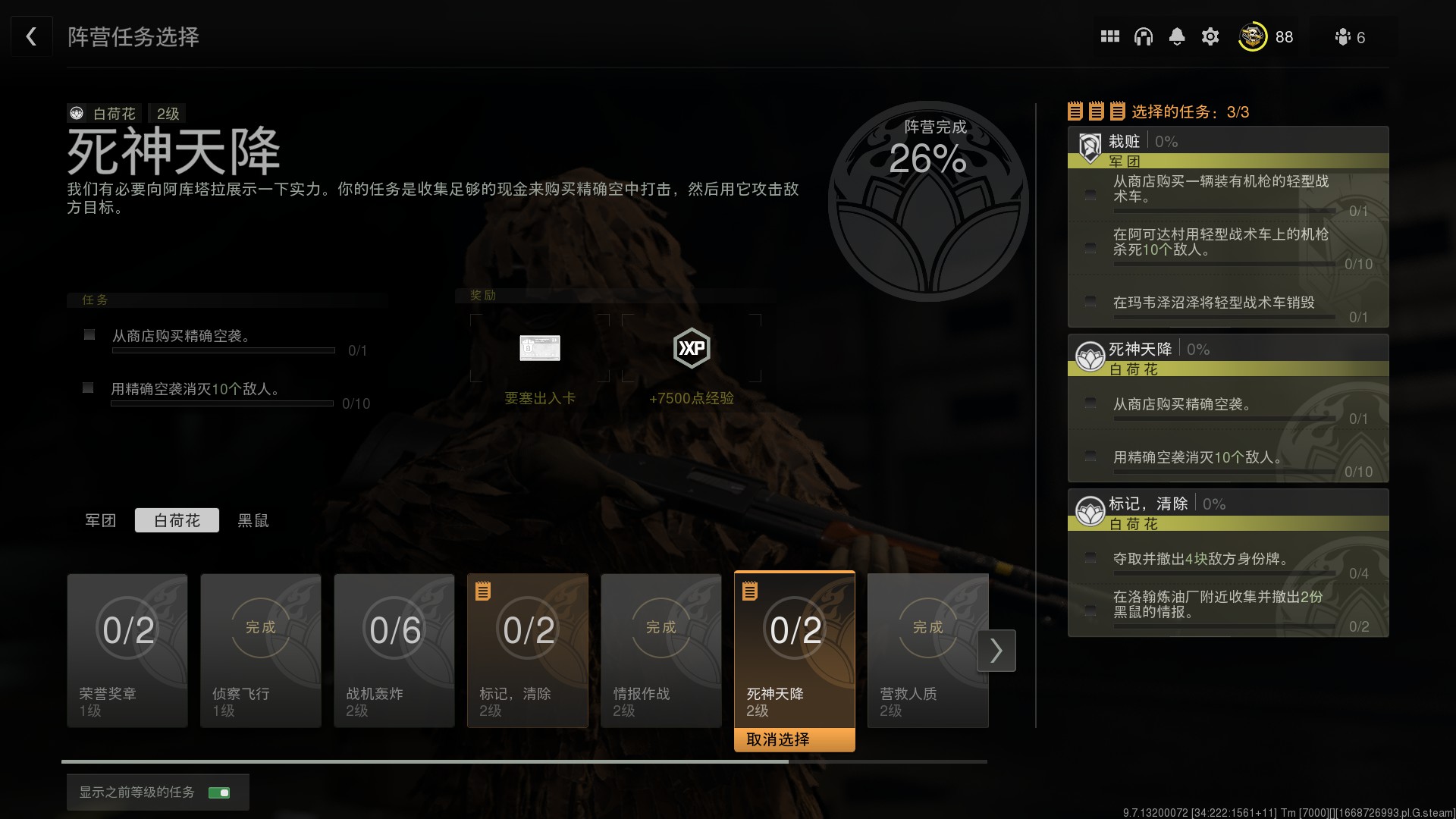Open the grid menu icon
1456x819 pixels.
tap(1109, 36)
